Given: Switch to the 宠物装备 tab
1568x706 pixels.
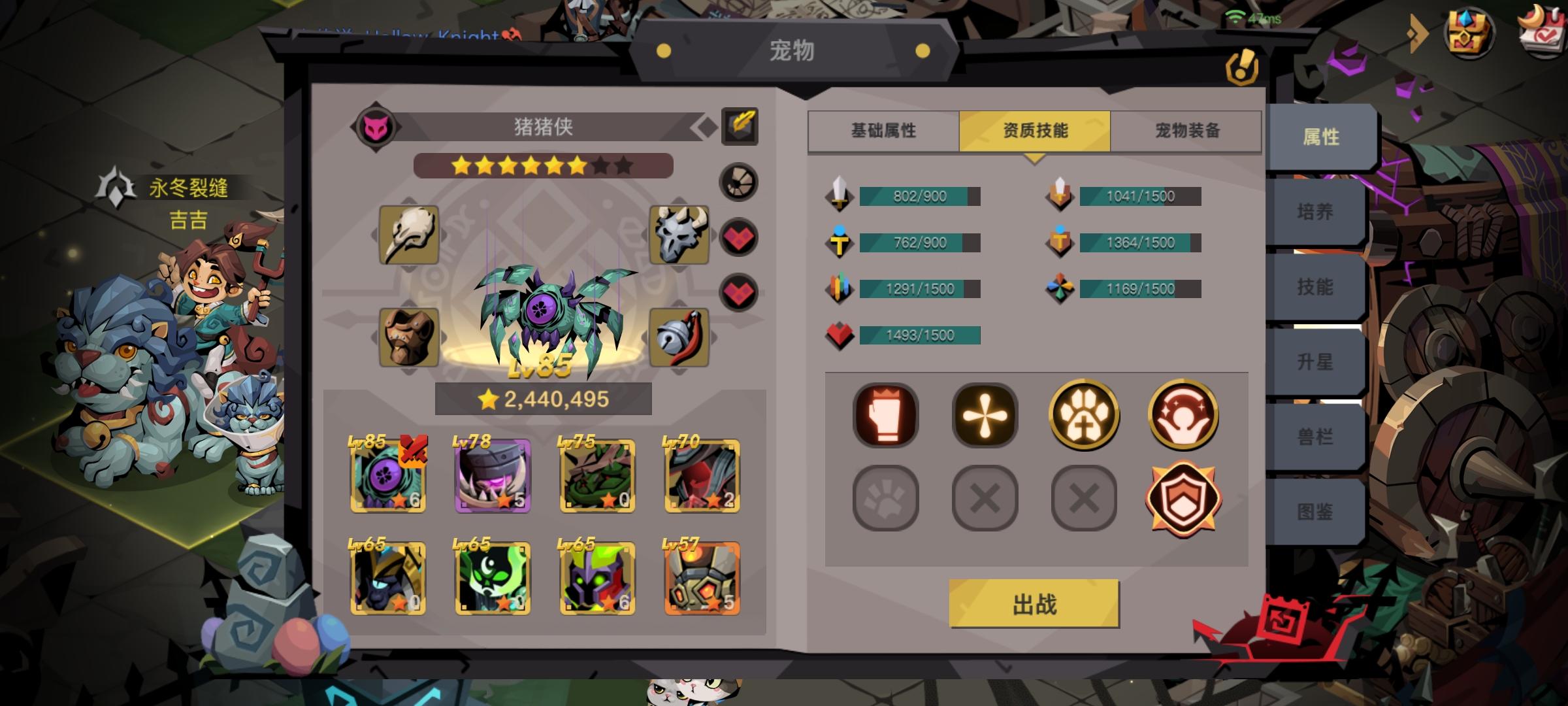Looking at the screenshot, I should [1187, 130].
